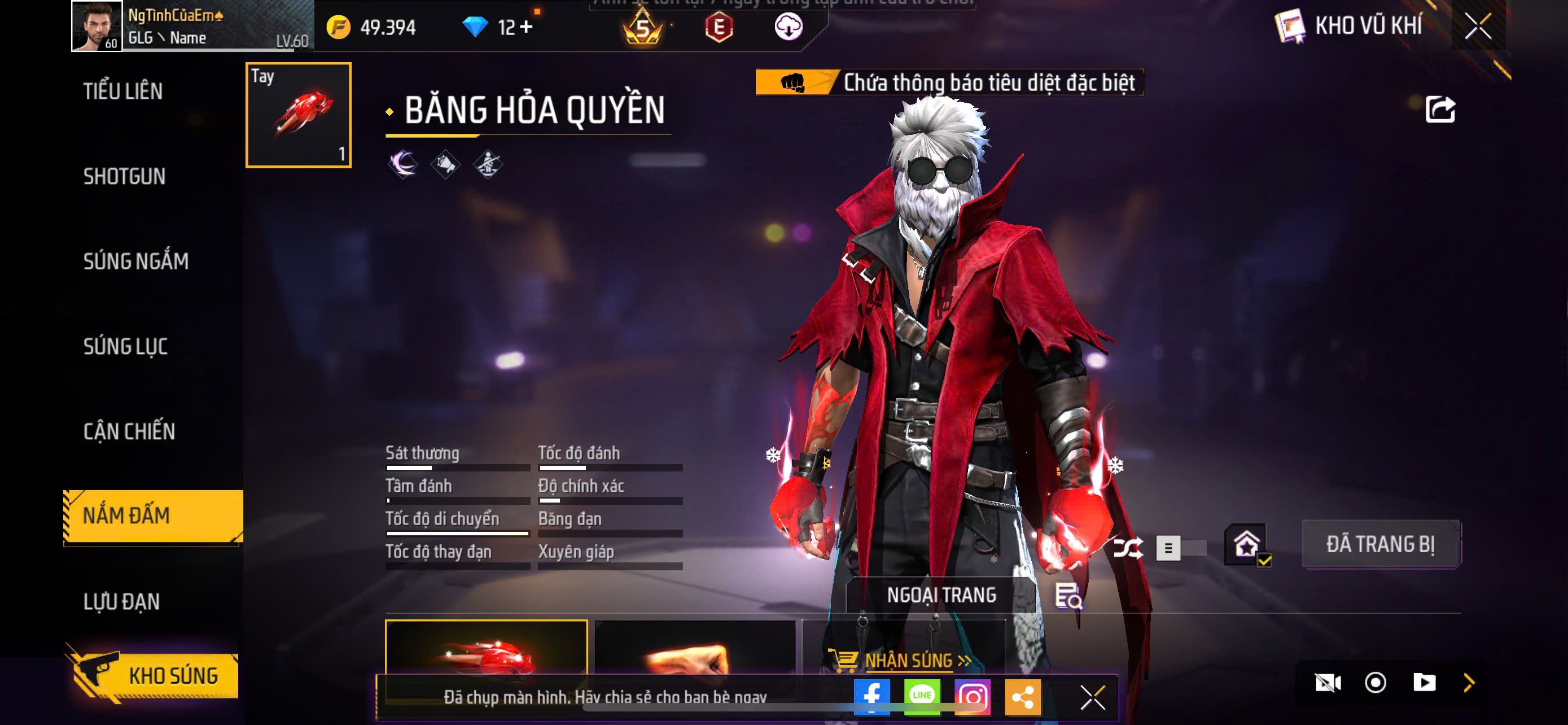This screenshot has height=725, width=1568.
Task: Click the ĐÃ TRANG BỊ button
Action: point(1381,544)
